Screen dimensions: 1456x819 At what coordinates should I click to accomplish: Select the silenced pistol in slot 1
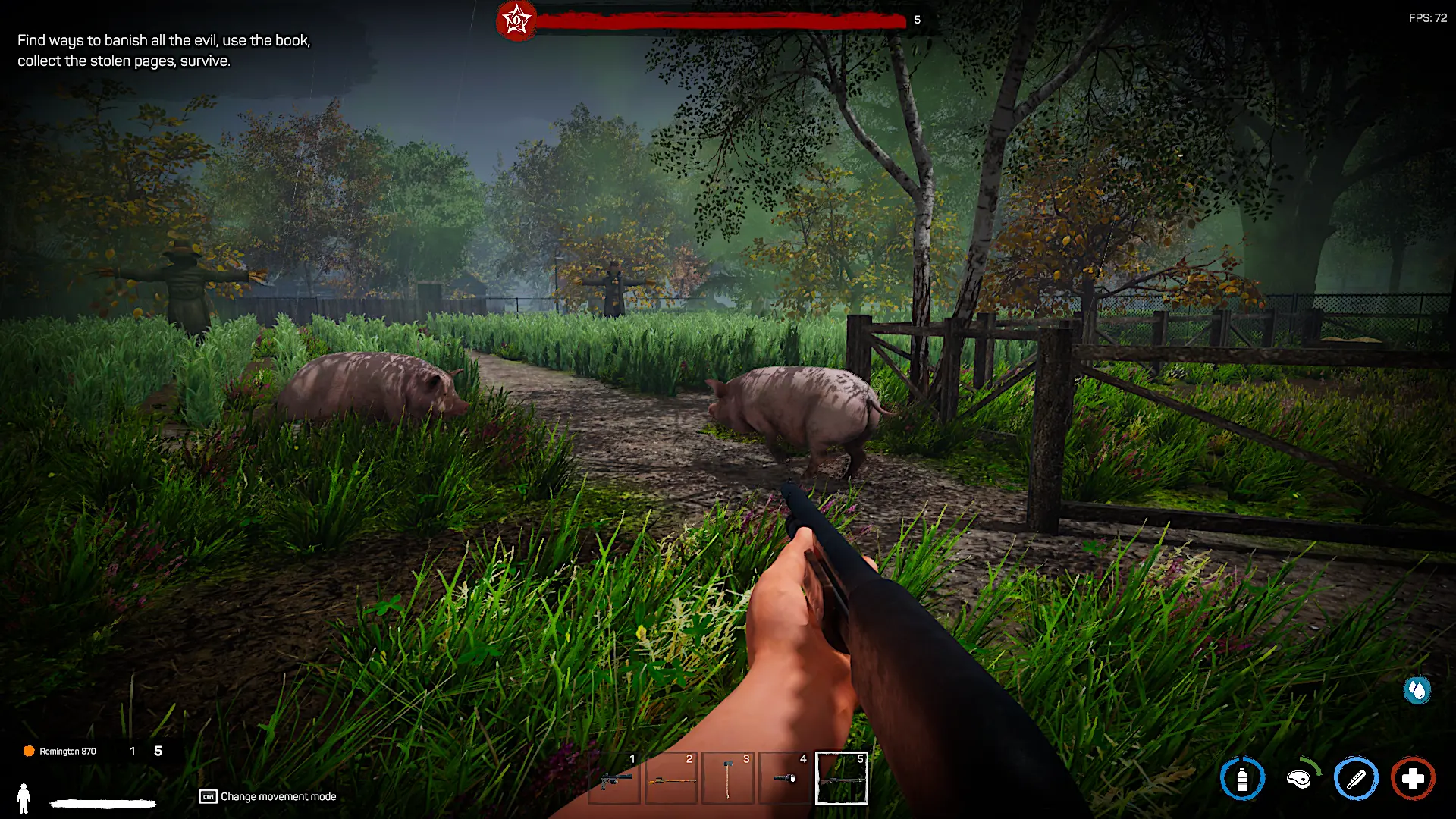[614, 779]
